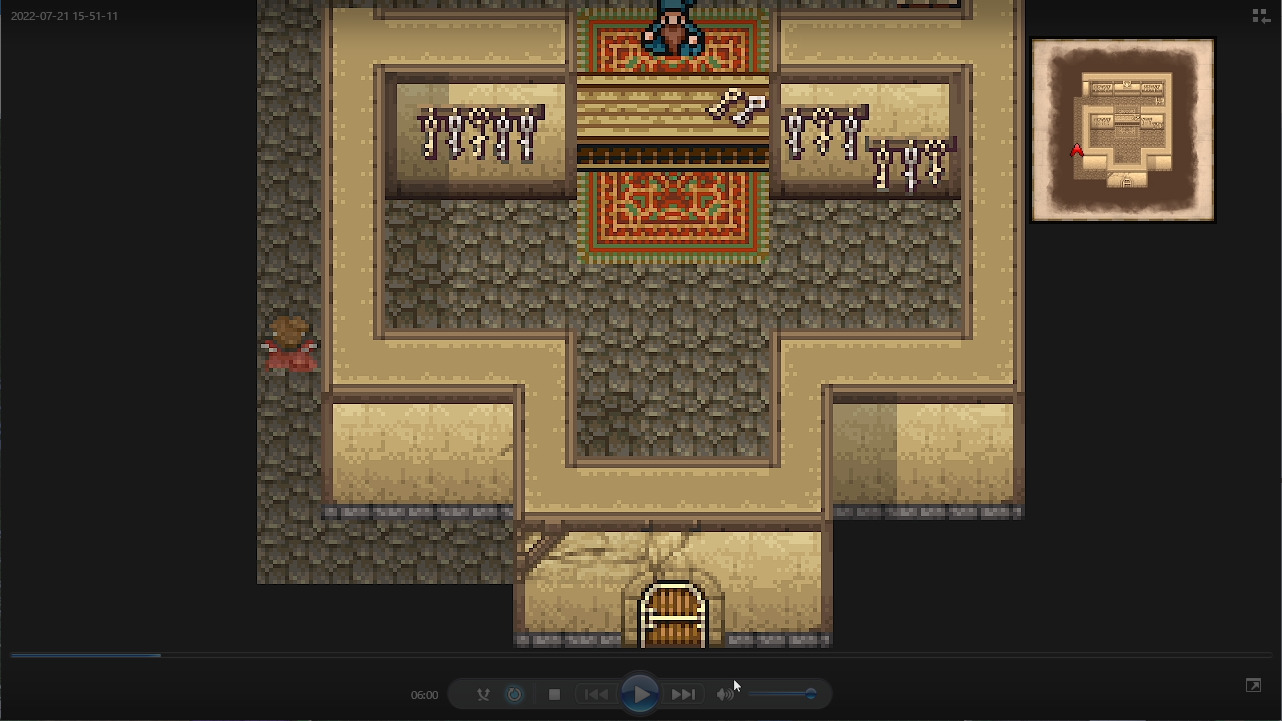Click the volume slider handle
This screenshot has height=721, width=1282.
(x=810, y=694)
